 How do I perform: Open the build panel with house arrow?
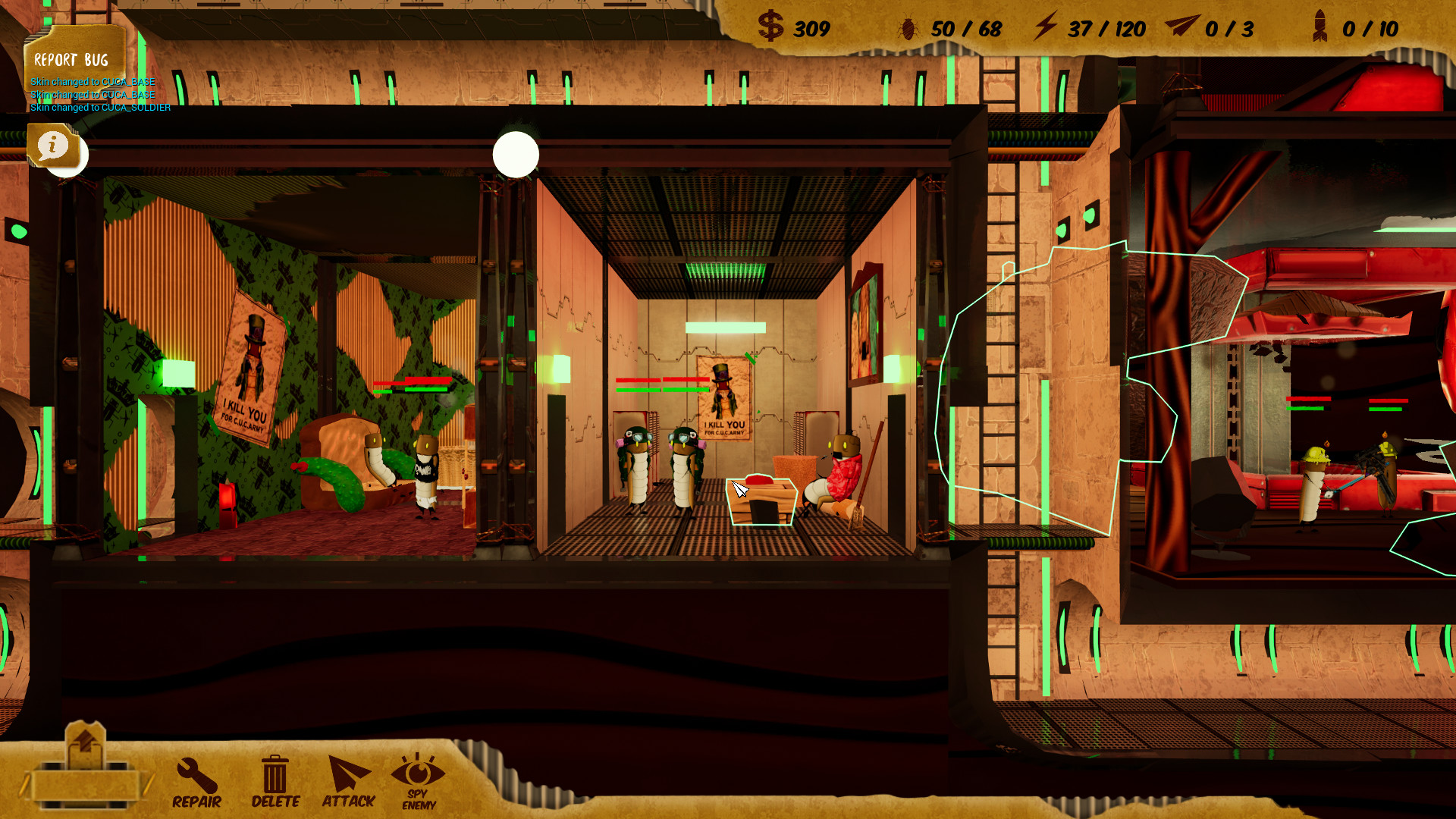pyautogui.click(x=85, y=767)
